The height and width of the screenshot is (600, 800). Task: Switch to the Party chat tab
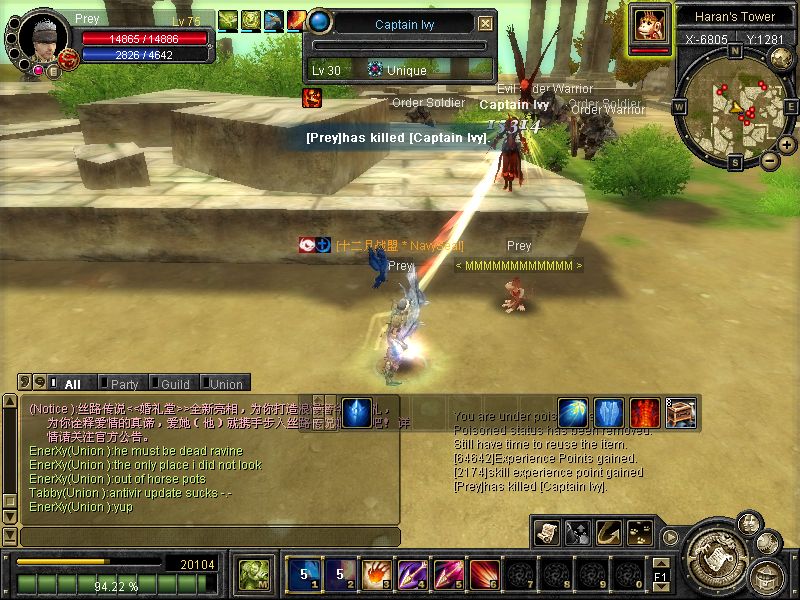[x=124, y=384]
